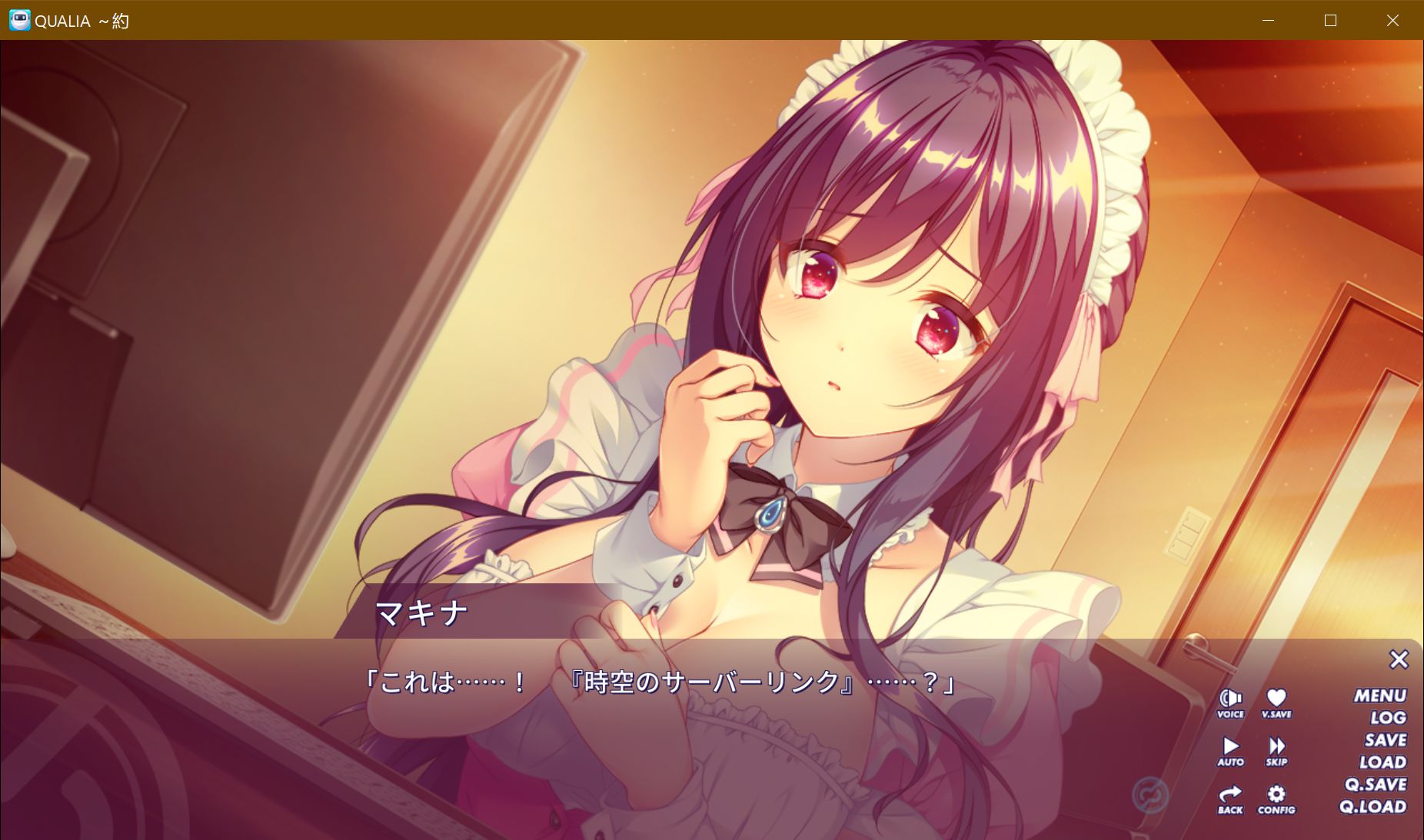
Task: Quick load the game with Q.LOAD
Action: click(1376, 807)
